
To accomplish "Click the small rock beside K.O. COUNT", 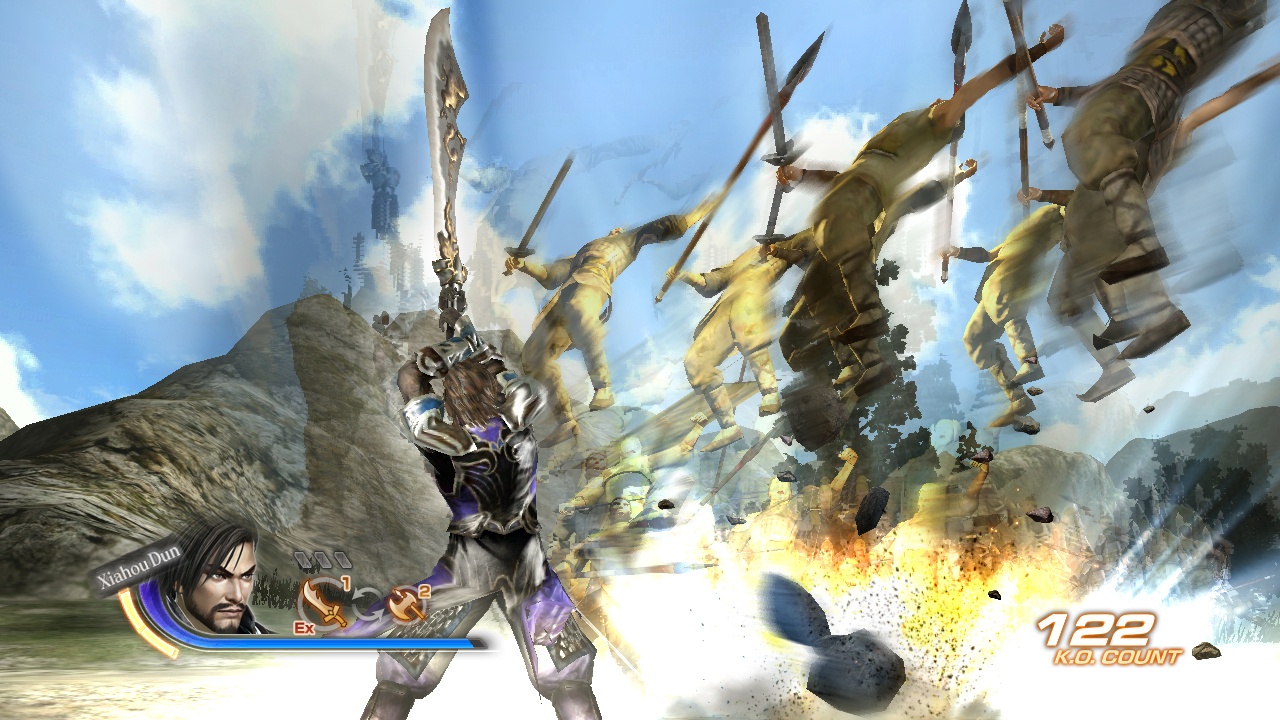I will pos(1207,652).
